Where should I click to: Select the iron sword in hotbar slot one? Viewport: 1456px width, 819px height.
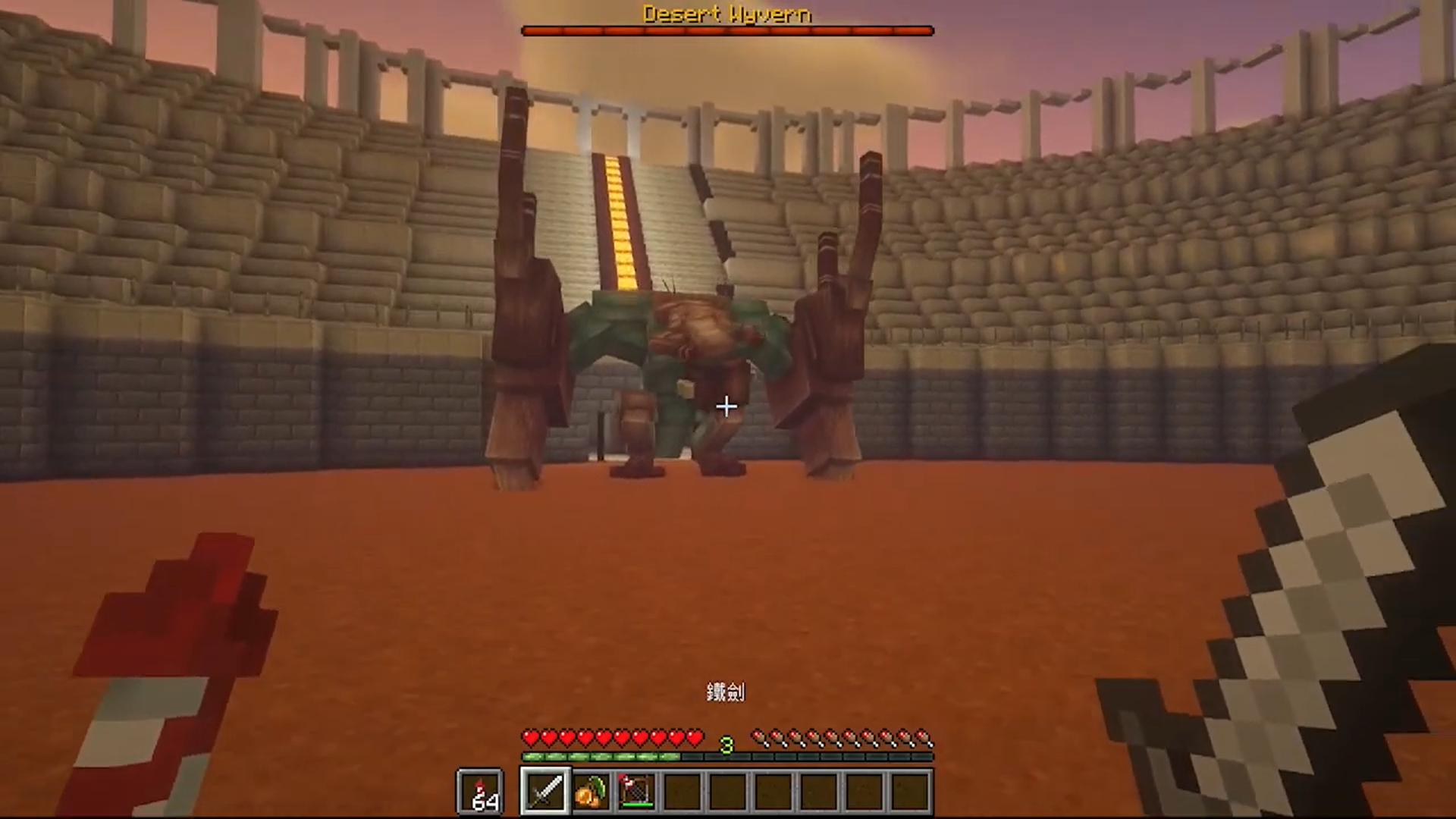(548, 791)
